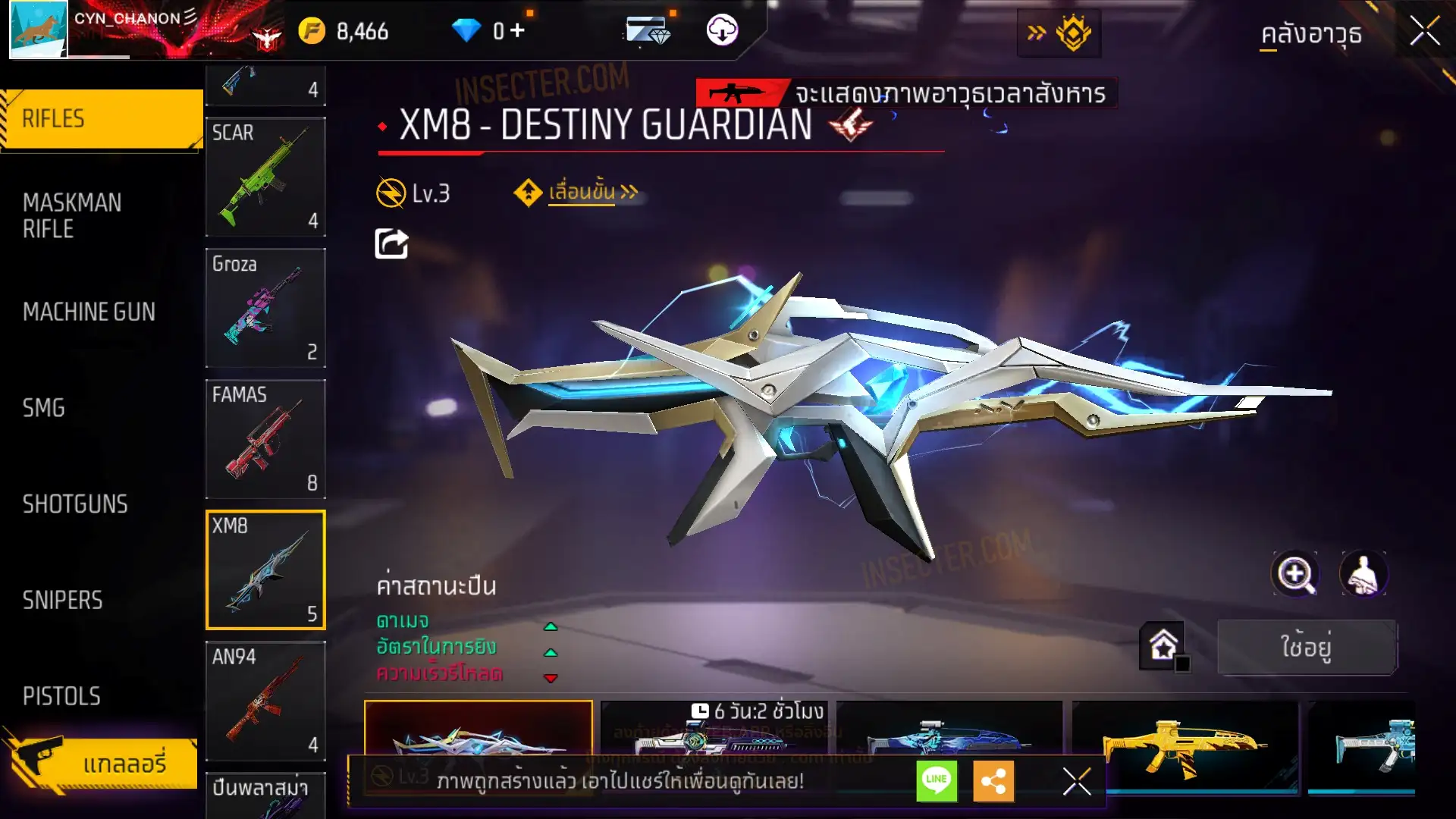This screenshot has height=819, width=1456.
Task: Switch to the SMG weapon category
Action: click(44, 408)
